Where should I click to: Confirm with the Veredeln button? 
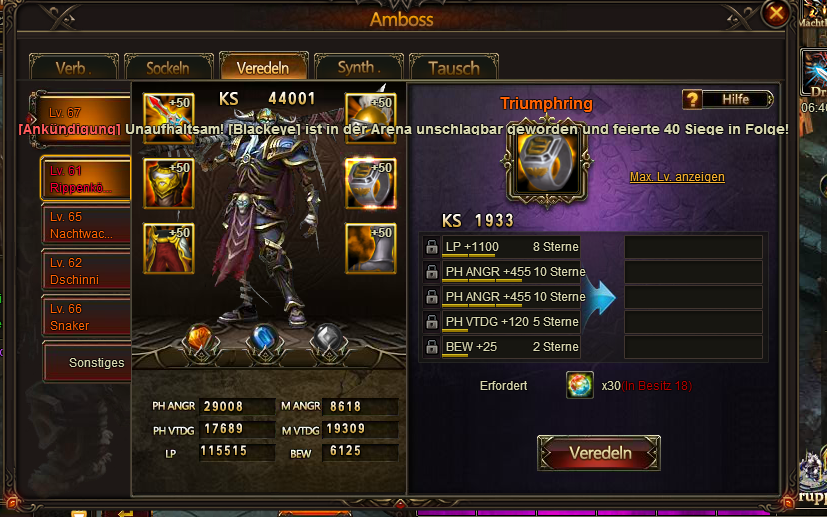point(599,453)
